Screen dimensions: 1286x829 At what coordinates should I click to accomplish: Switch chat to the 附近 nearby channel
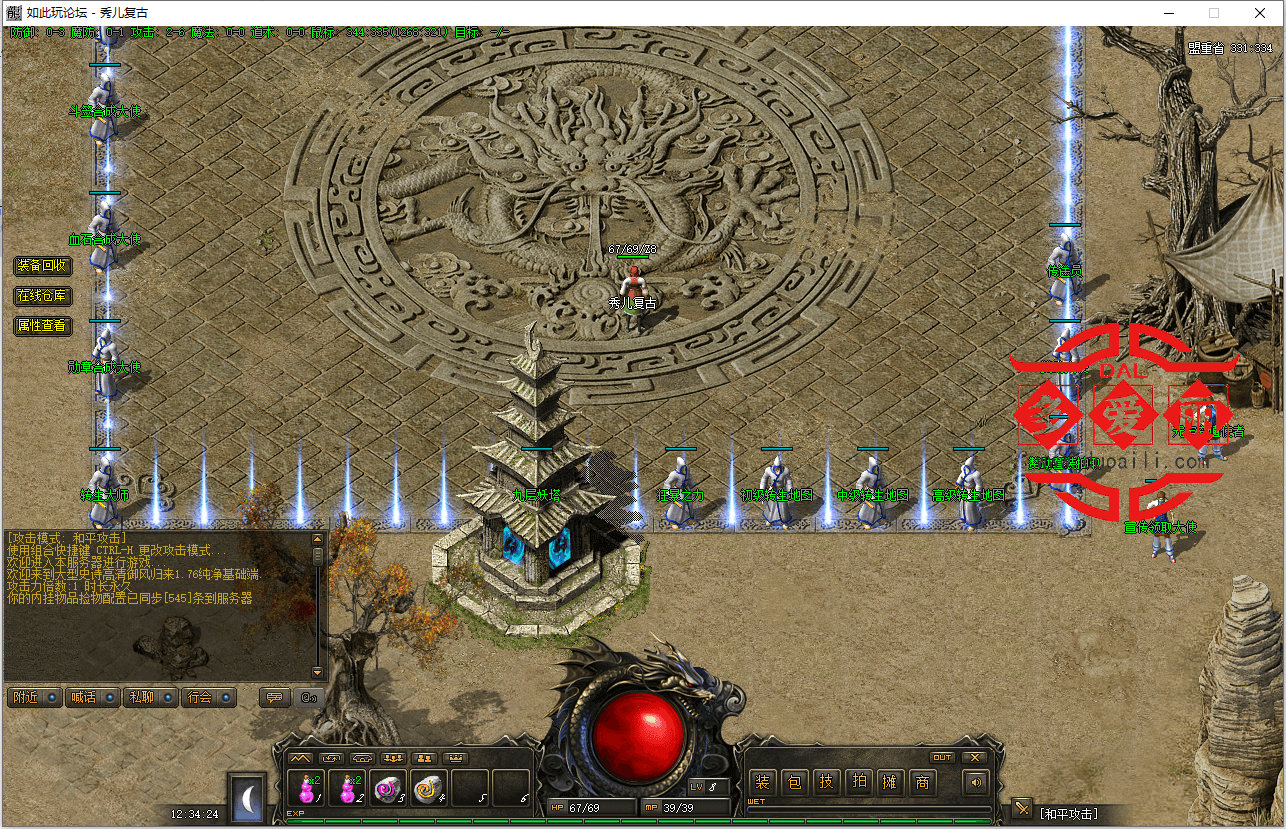point(34,697)
